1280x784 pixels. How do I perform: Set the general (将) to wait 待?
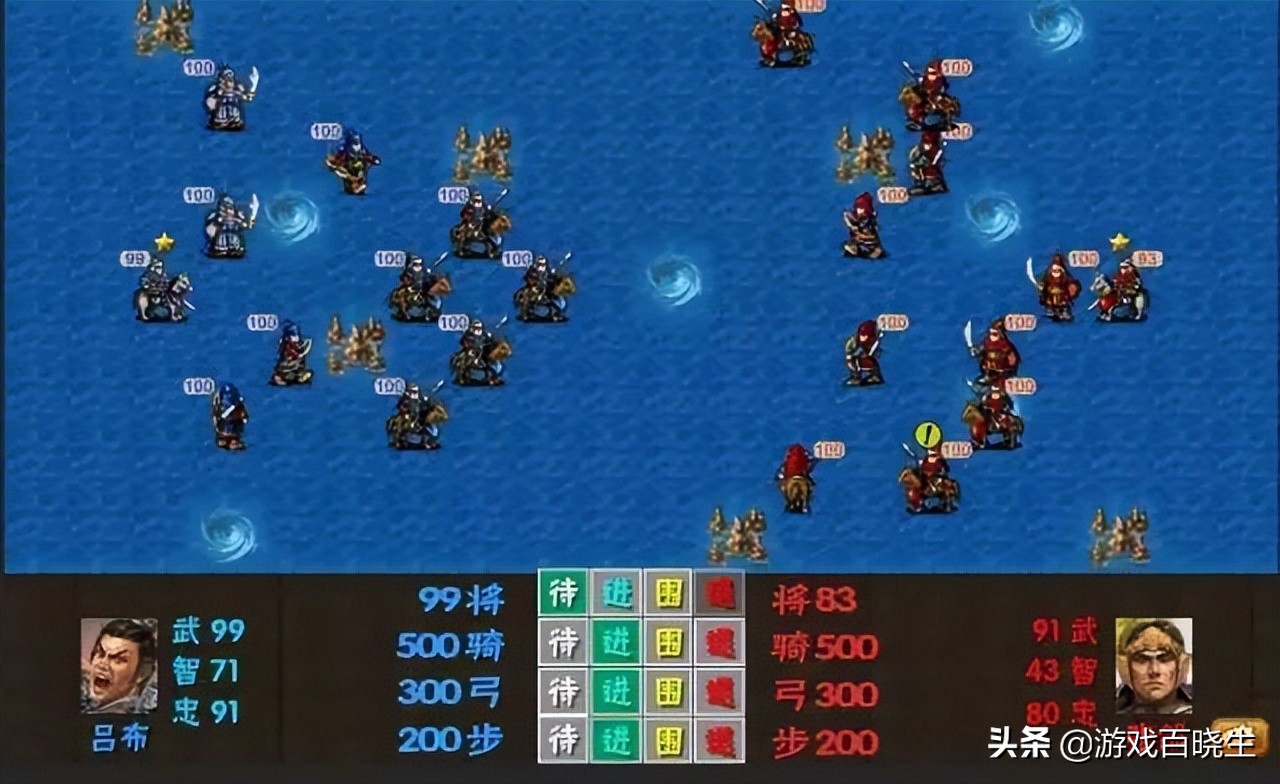(564, 592)
